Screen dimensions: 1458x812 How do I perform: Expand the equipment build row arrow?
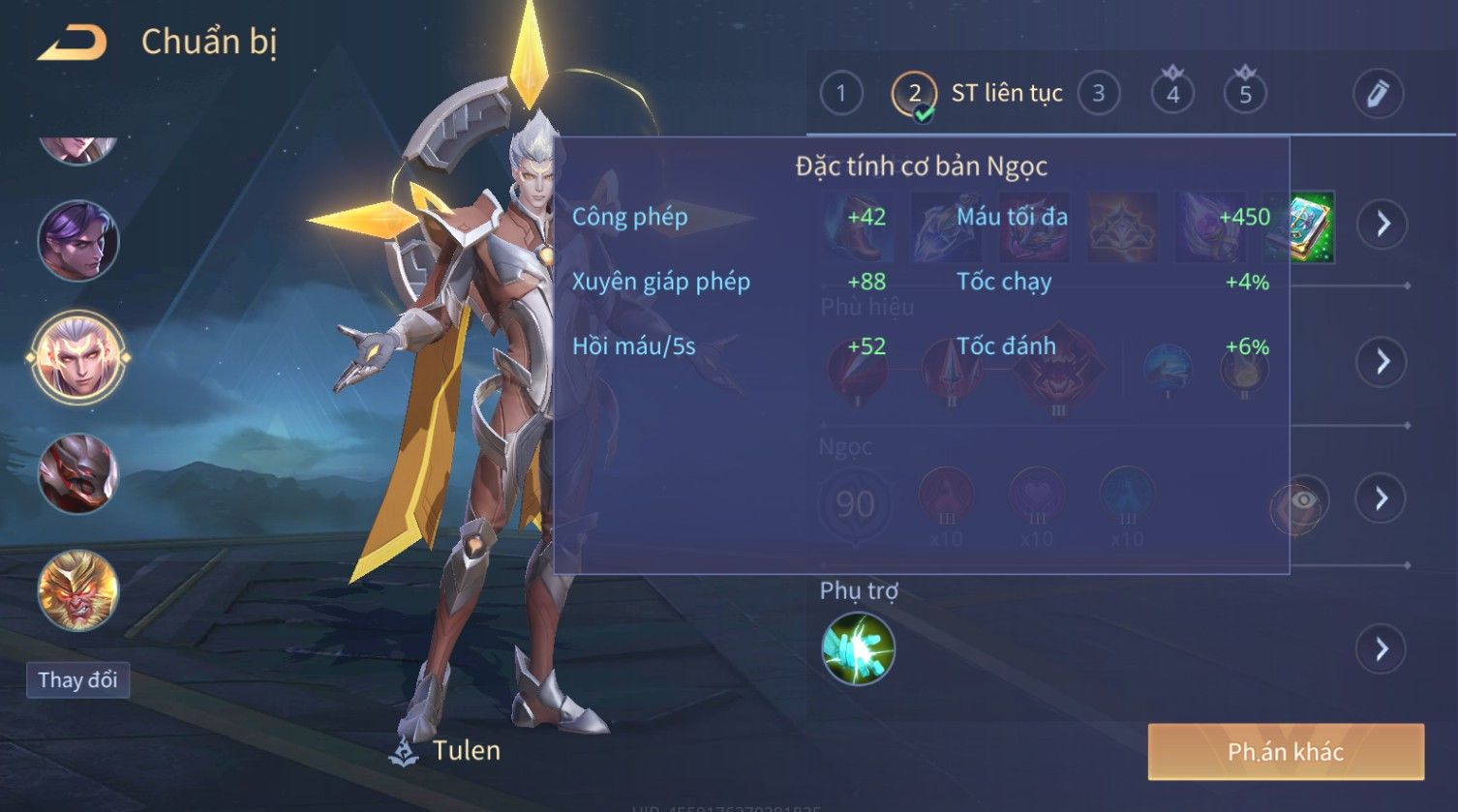click(1382, 225)
